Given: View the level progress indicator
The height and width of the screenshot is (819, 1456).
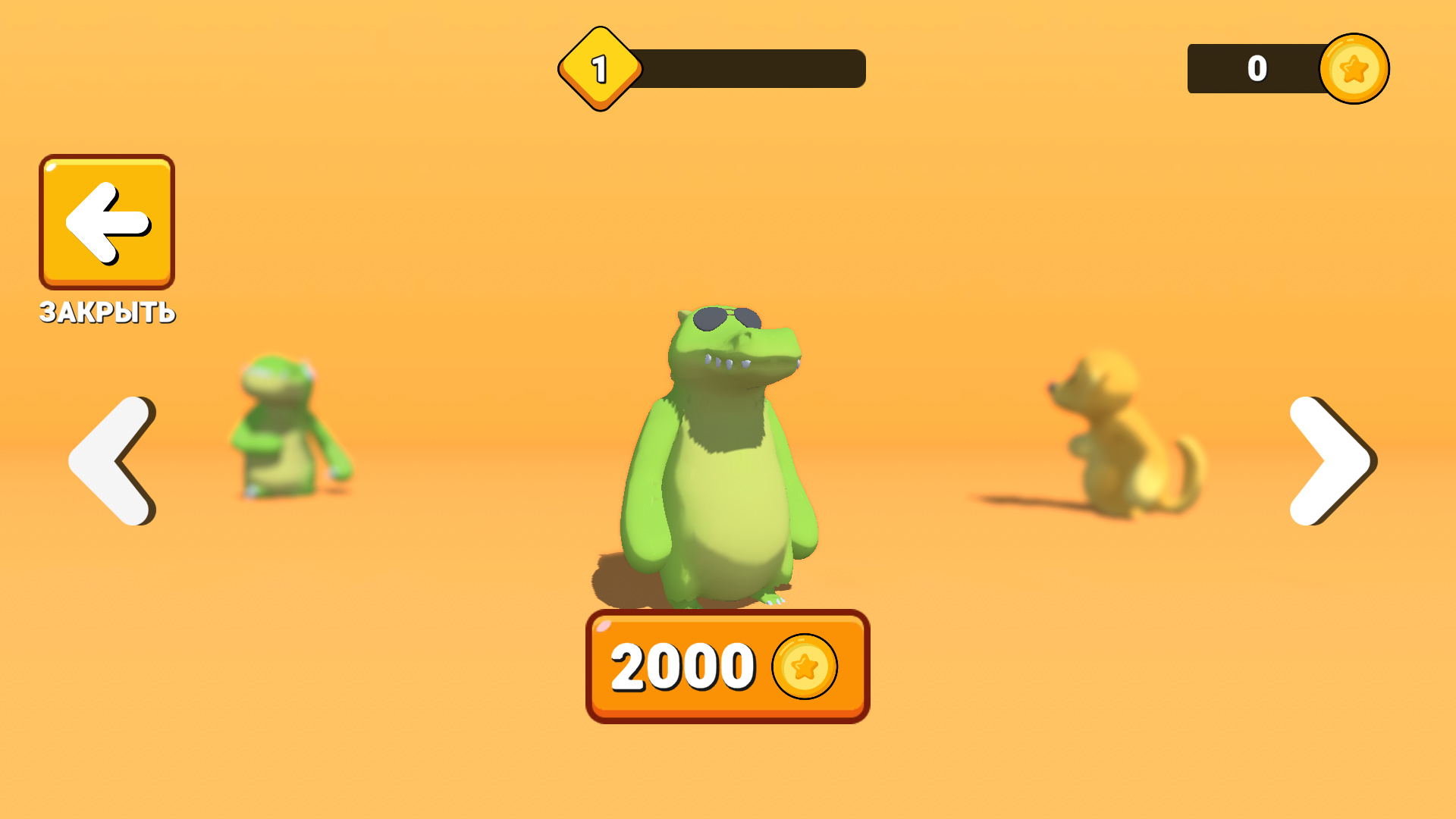Looking at the screenshot, I should (x=751, y=67).
